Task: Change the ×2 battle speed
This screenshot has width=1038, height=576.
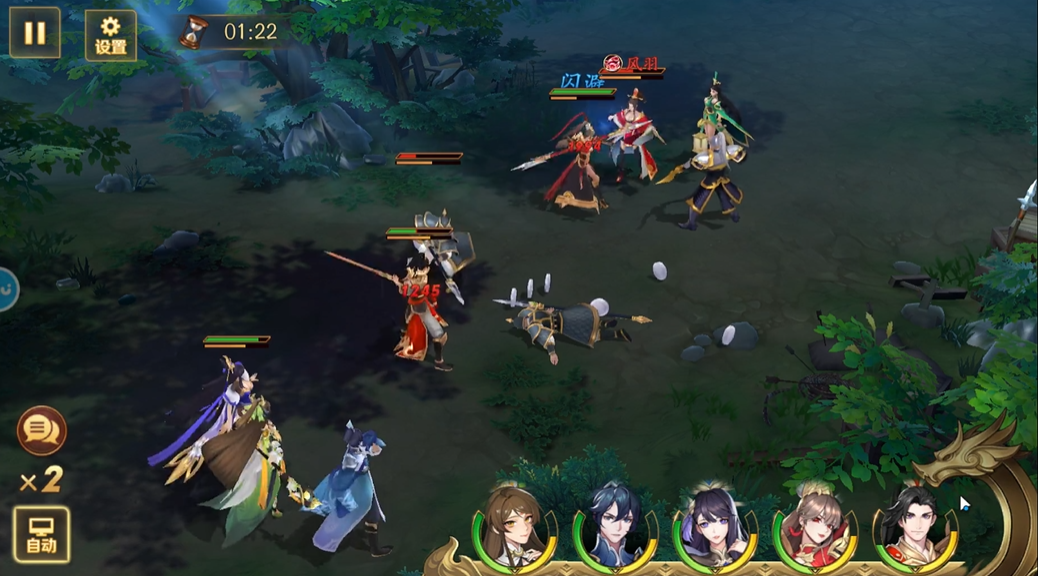Action: tap(41, 481)
